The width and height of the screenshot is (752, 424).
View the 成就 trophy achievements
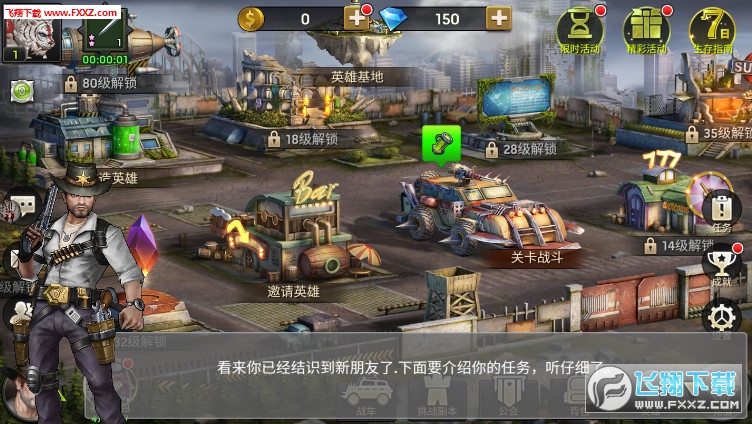click(x=721, y=263)
